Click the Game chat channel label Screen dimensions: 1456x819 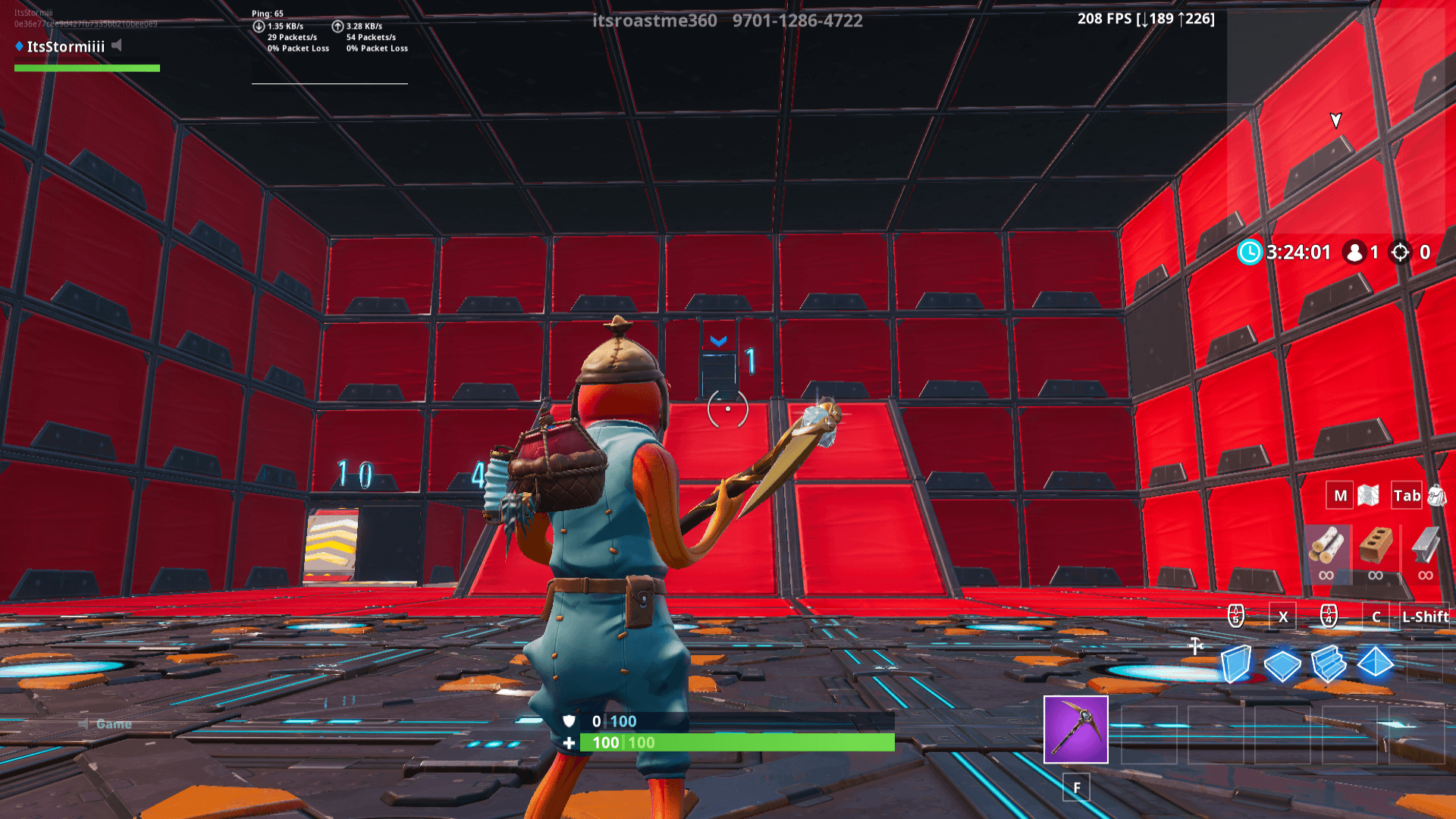tap(114, 723)
